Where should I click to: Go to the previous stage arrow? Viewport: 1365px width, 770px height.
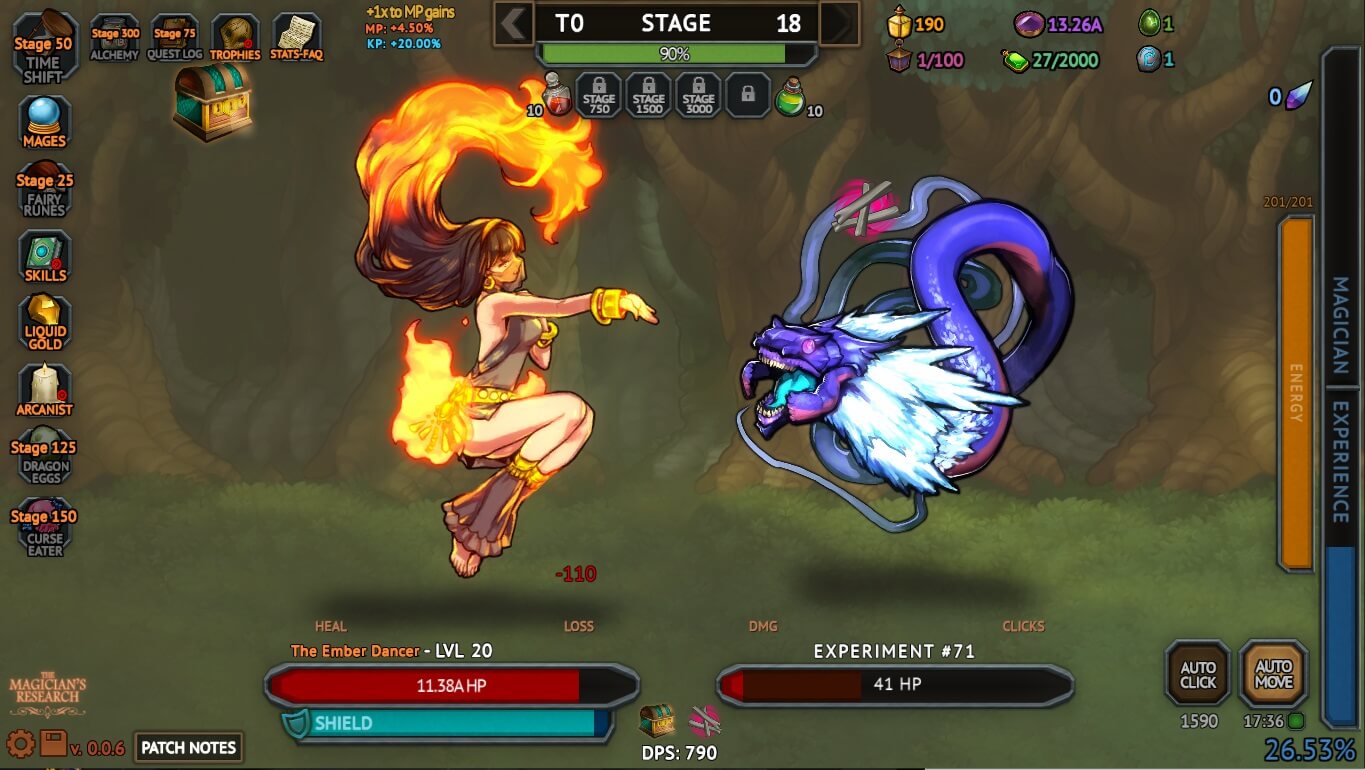click(514, 23)
